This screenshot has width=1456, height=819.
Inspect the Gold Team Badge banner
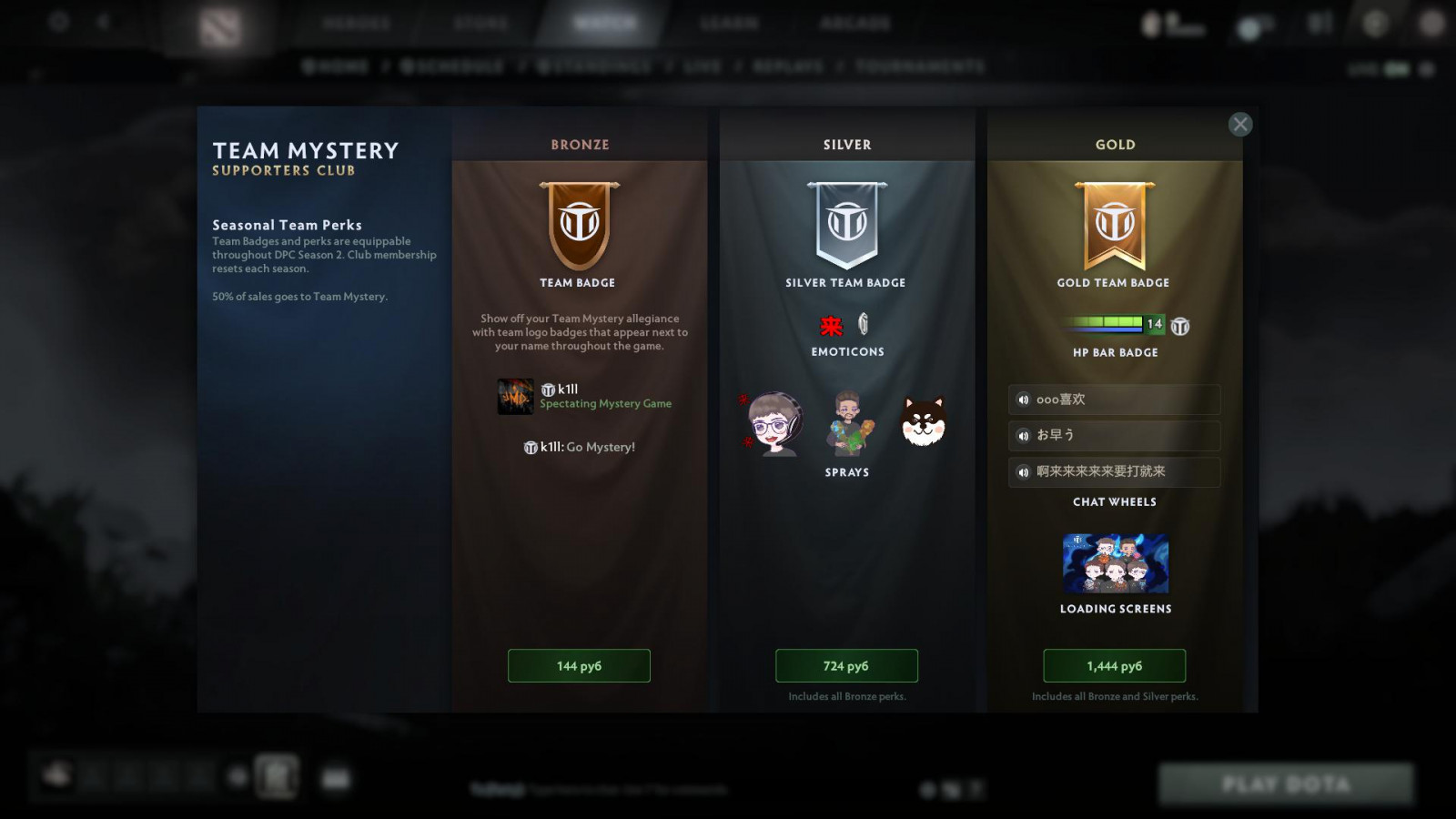coord(1115,225)
